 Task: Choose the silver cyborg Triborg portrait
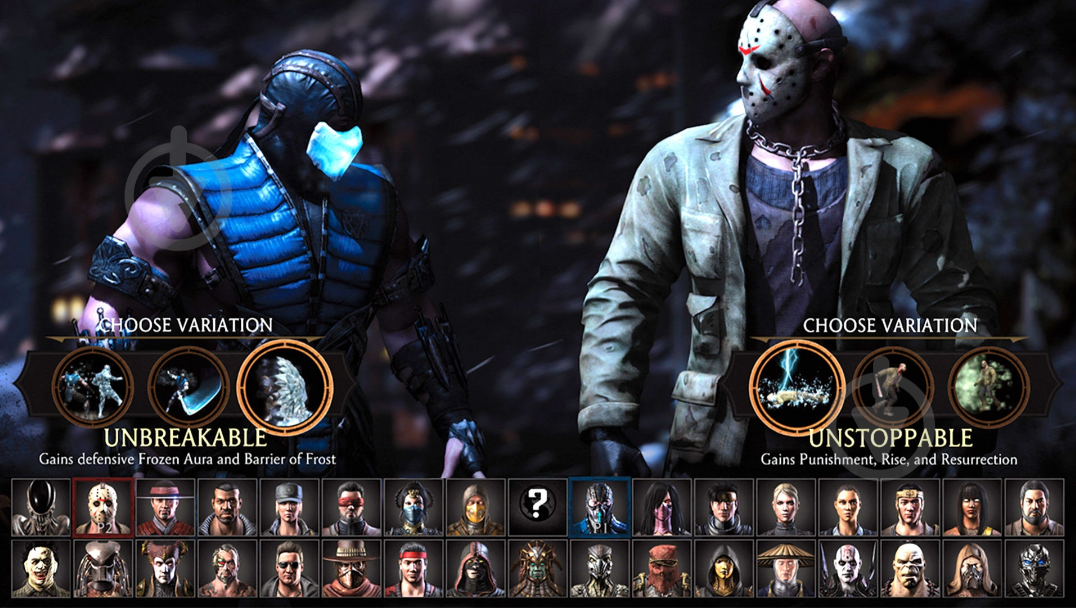1033,568
